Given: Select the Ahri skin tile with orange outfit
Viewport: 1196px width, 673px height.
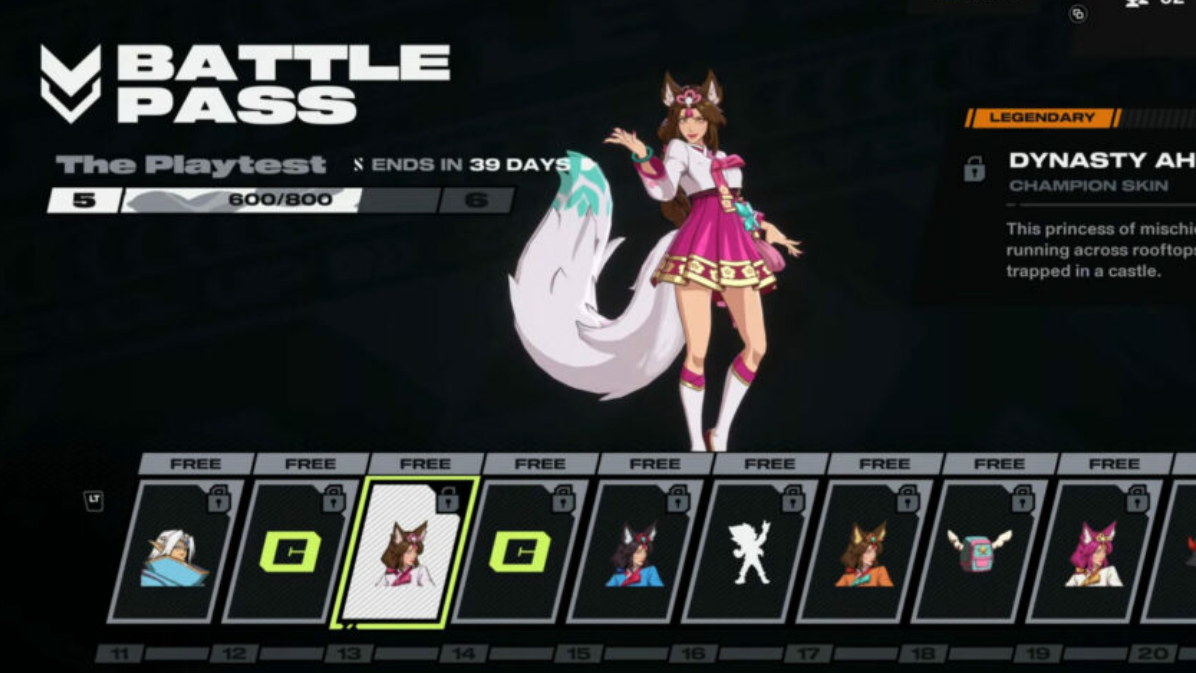Looking at the screenshot, I should 865,552.
